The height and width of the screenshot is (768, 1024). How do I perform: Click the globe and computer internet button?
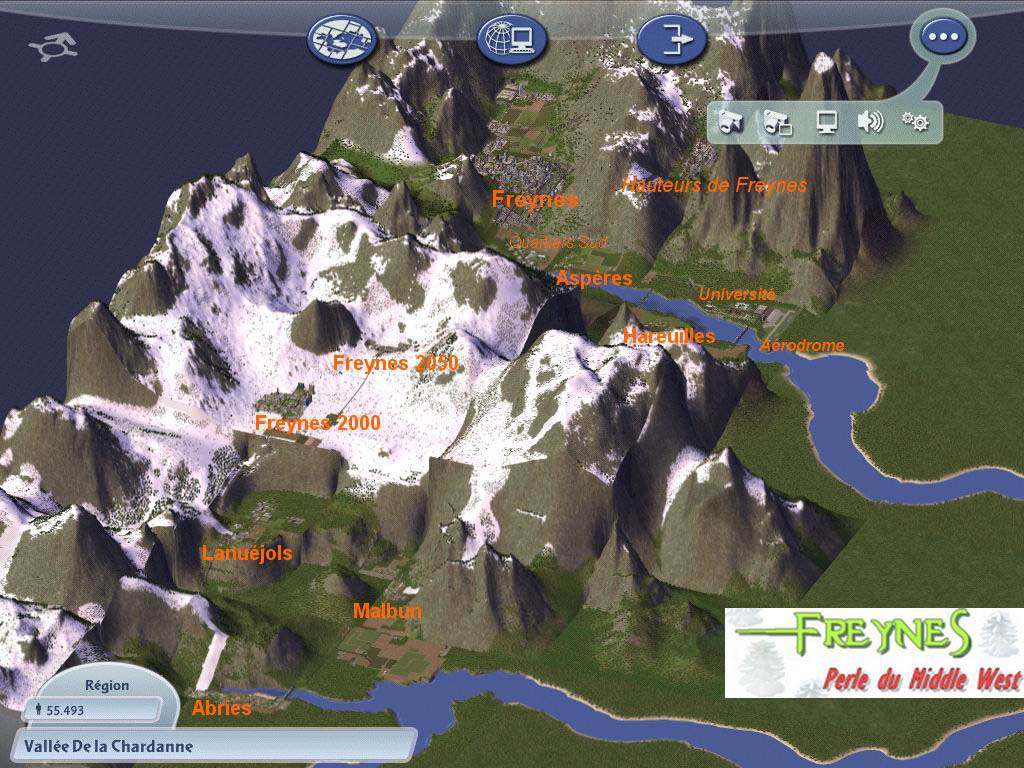(510, 40)
